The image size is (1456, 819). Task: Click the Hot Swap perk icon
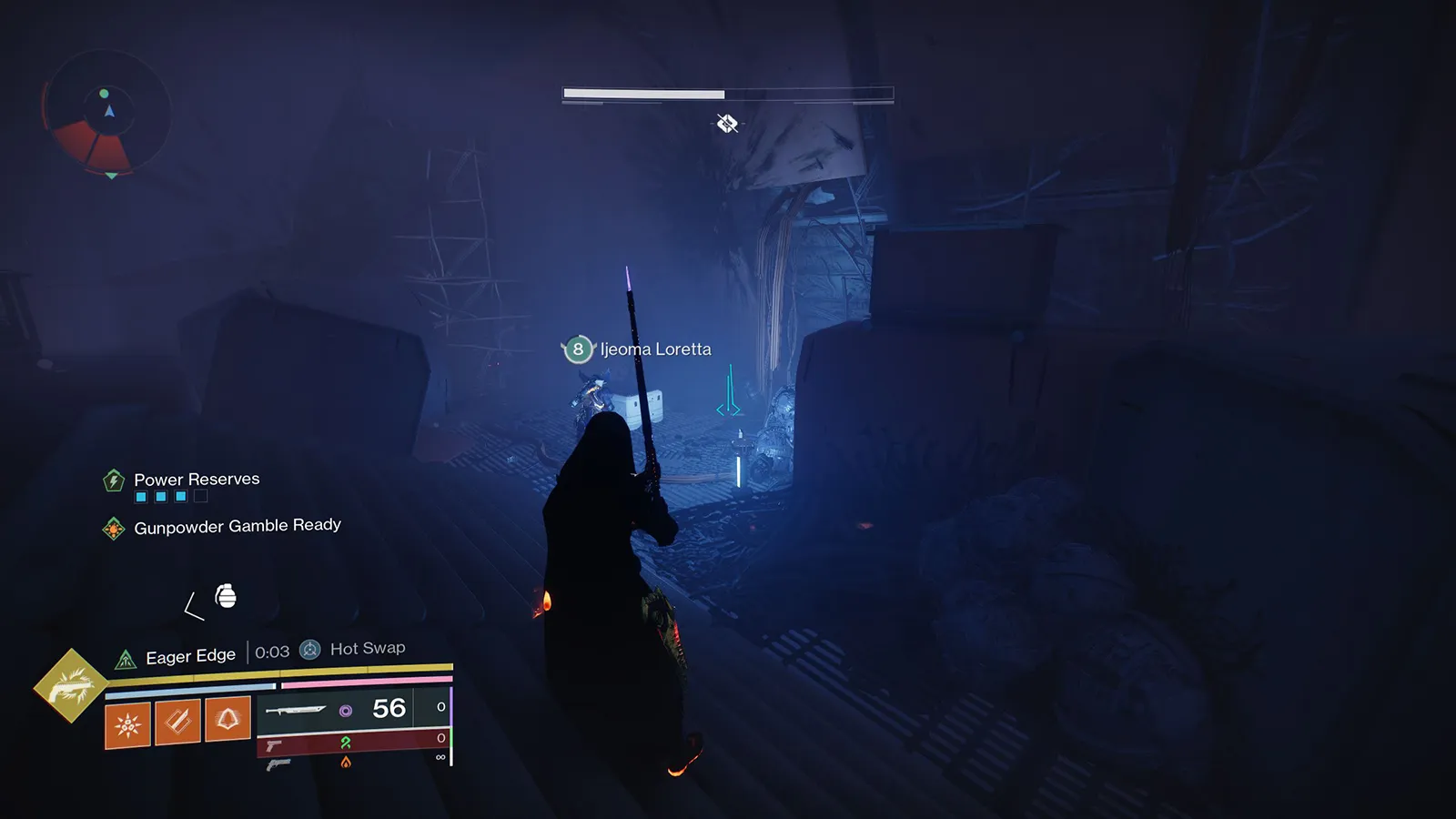[x=310, y=650]
